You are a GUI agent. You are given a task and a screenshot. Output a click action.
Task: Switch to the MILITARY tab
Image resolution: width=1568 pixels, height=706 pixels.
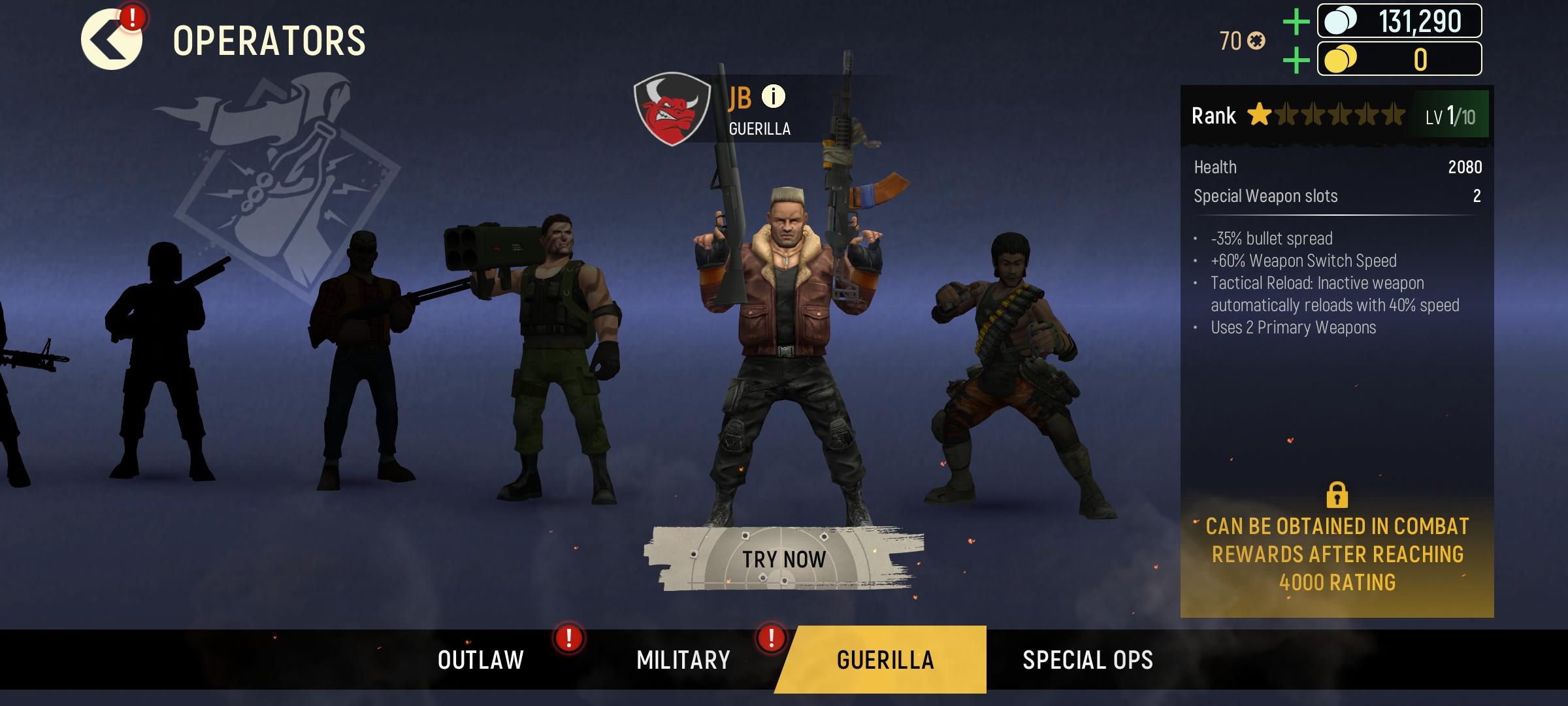tap(681, 660)
